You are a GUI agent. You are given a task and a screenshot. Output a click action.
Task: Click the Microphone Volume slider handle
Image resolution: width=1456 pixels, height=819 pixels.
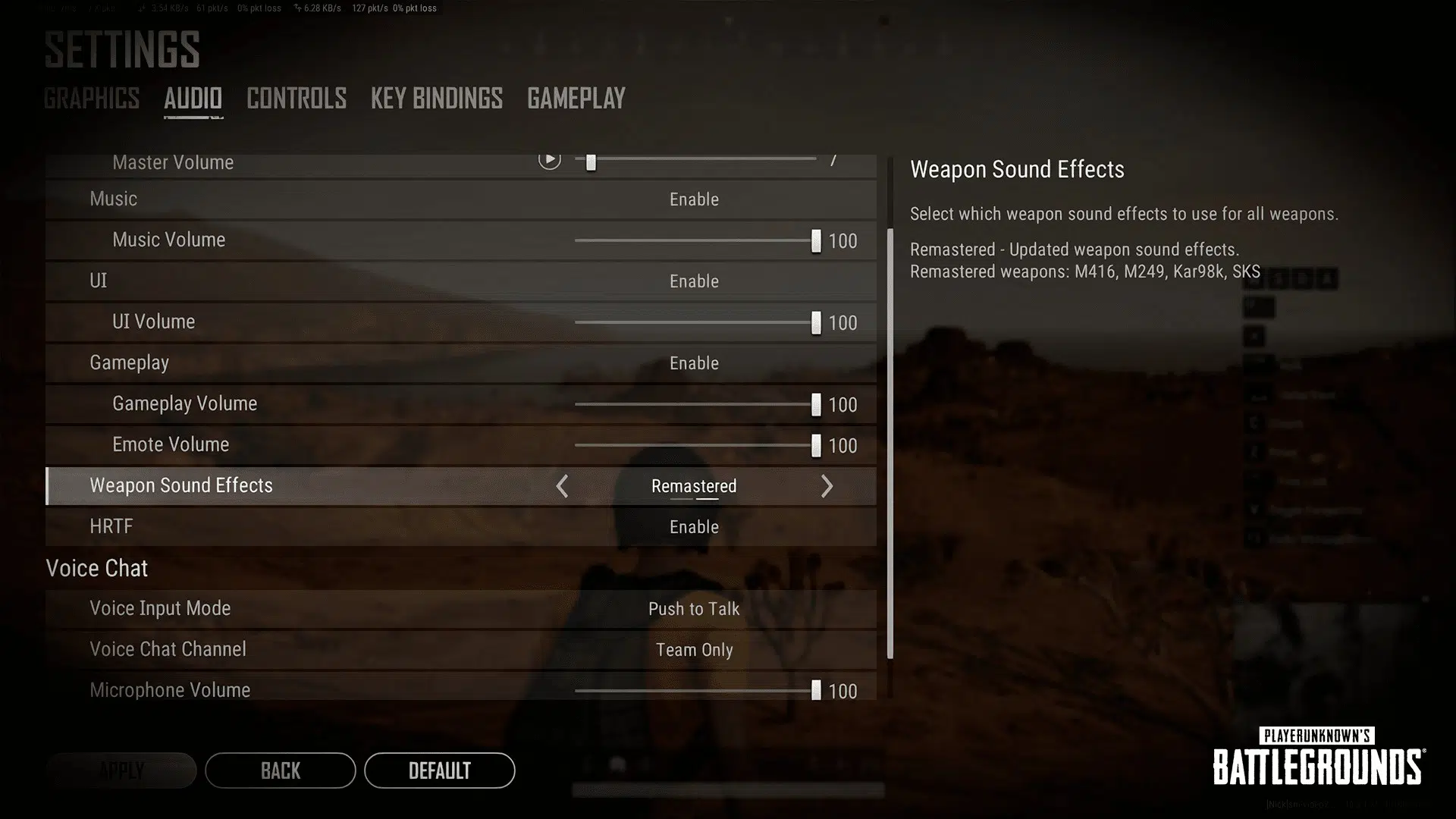816,690
